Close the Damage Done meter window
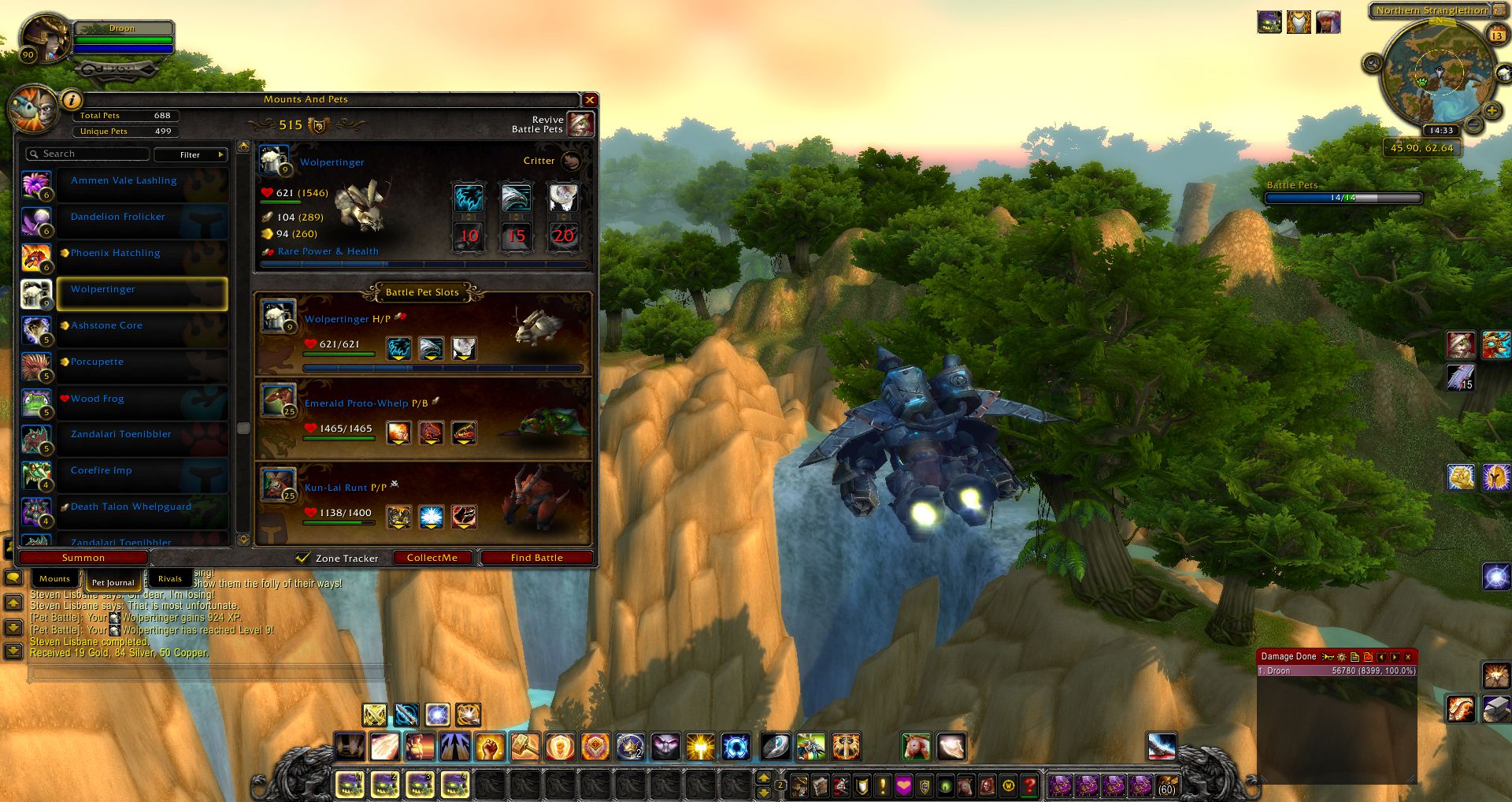The width and height of the screenshot is (1512, 802). (x=1408, y=657)
